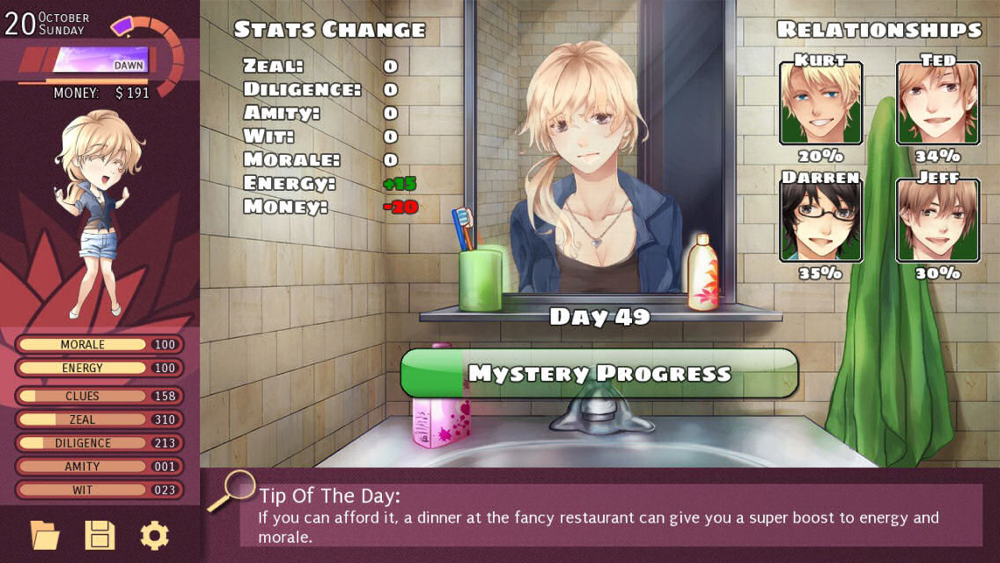Open the Mystery Progress panel
Image resolution: width=1000 pixels, height=563 pixels.
[x=599, y=374]
